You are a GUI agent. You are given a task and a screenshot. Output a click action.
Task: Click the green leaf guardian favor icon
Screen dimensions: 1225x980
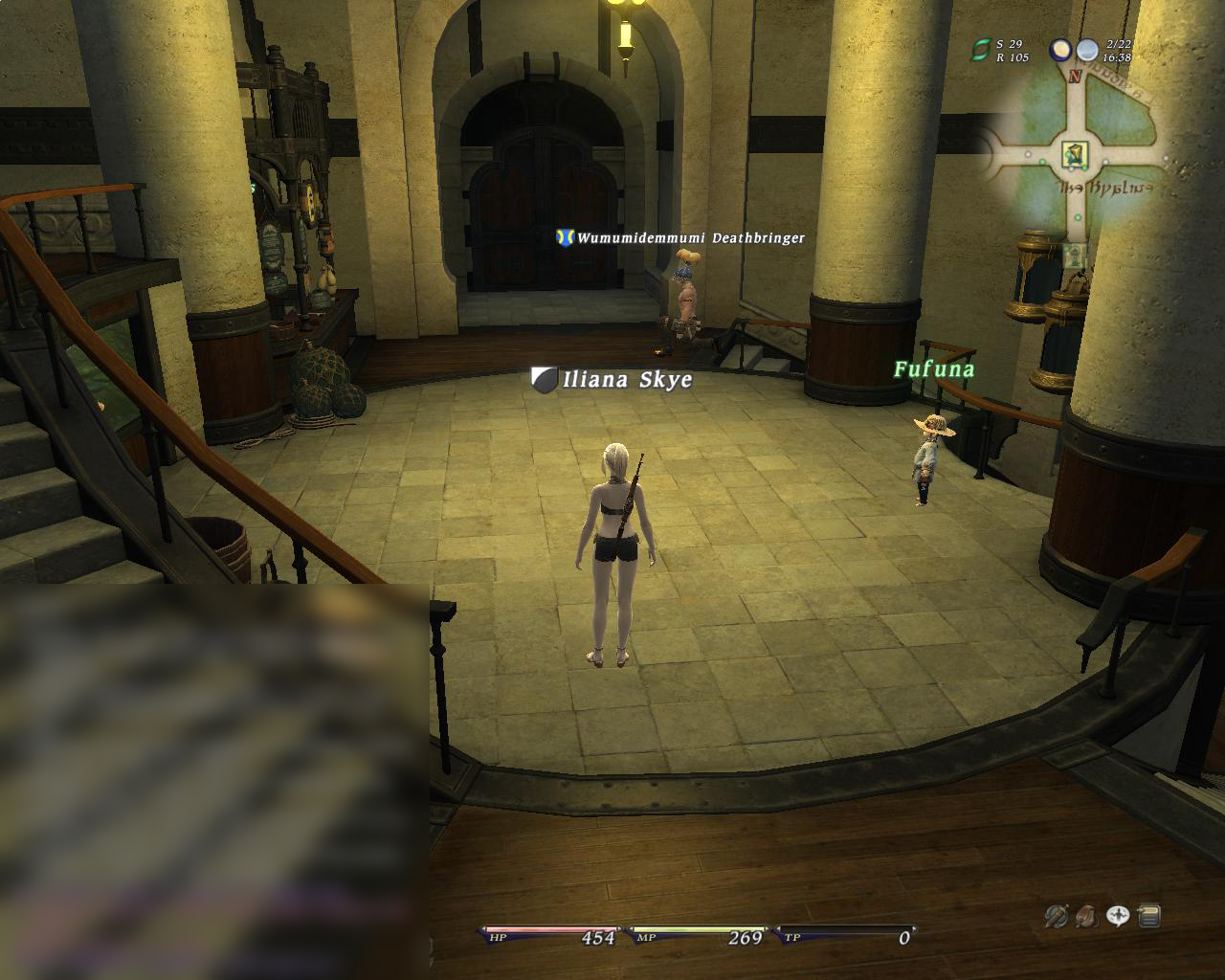980,50
